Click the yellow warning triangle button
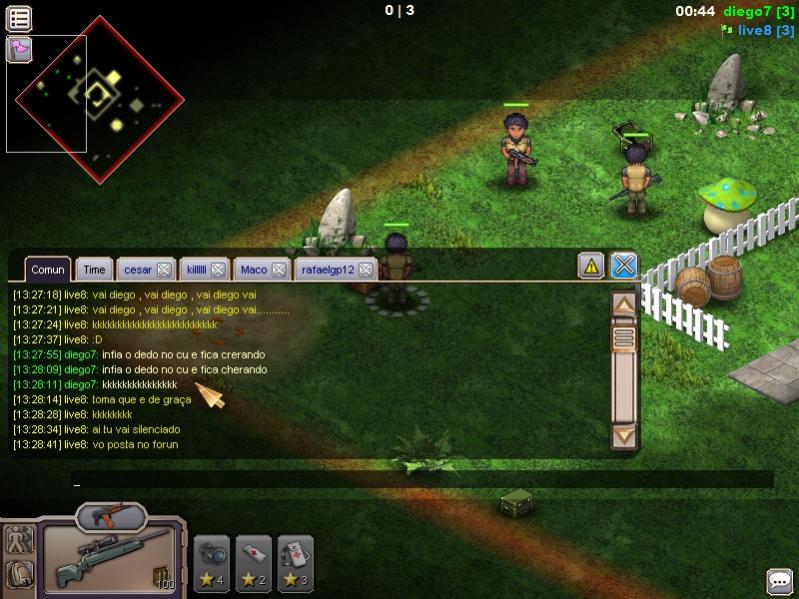Image resolution: width=799 pixels, height=599 pixels. 591,266
